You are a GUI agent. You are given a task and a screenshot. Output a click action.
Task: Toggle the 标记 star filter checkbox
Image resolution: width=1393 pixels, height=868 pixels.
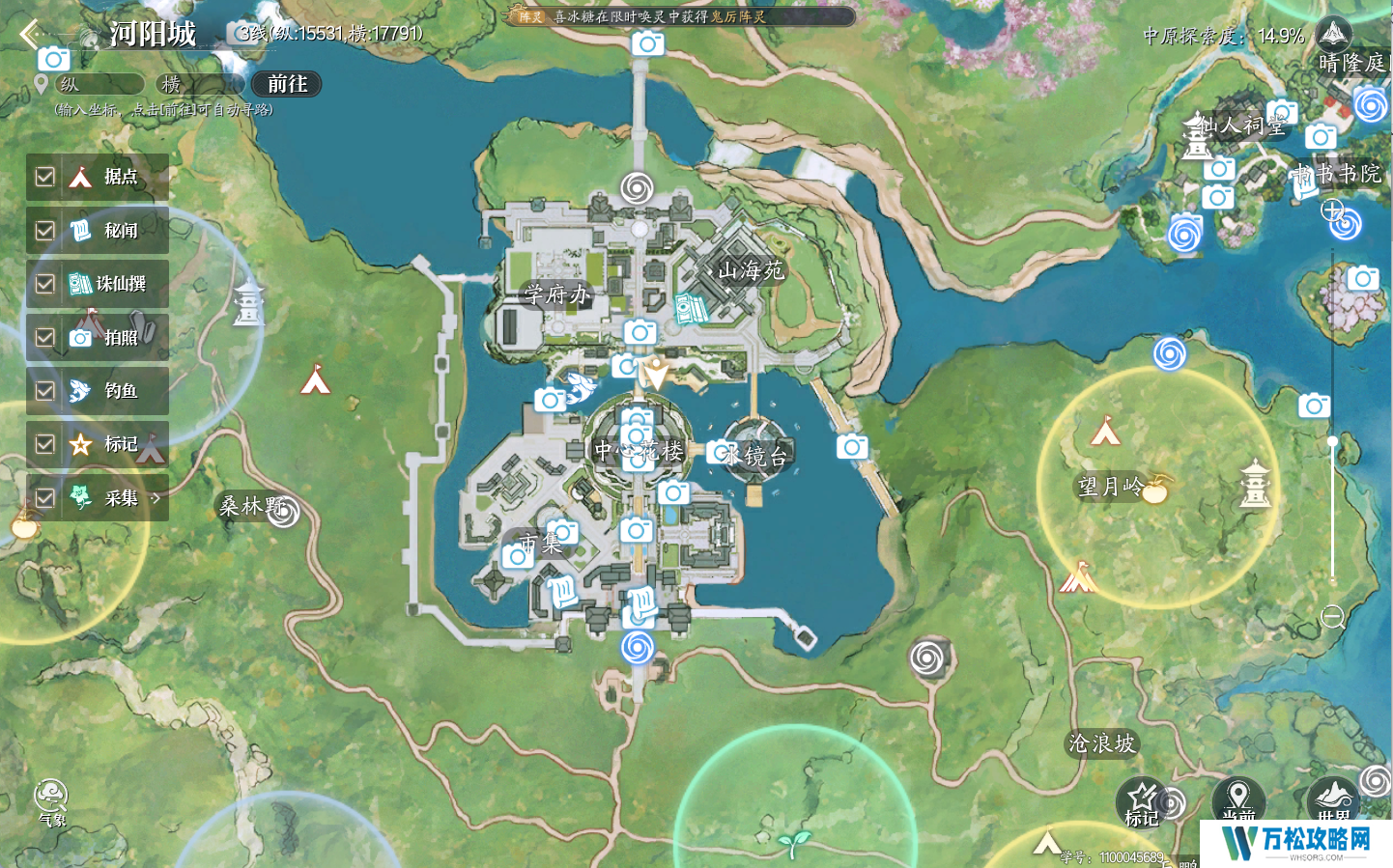click(44, 444)
